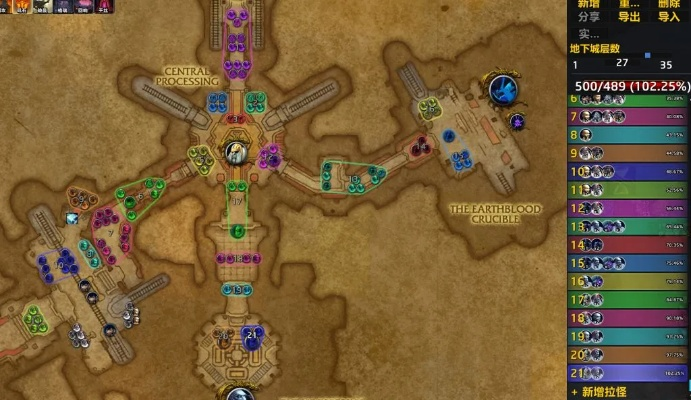The height and width of the screenshot is (400, 691).
Task: Click the 导出 (export) button
Action: point(629,16)
